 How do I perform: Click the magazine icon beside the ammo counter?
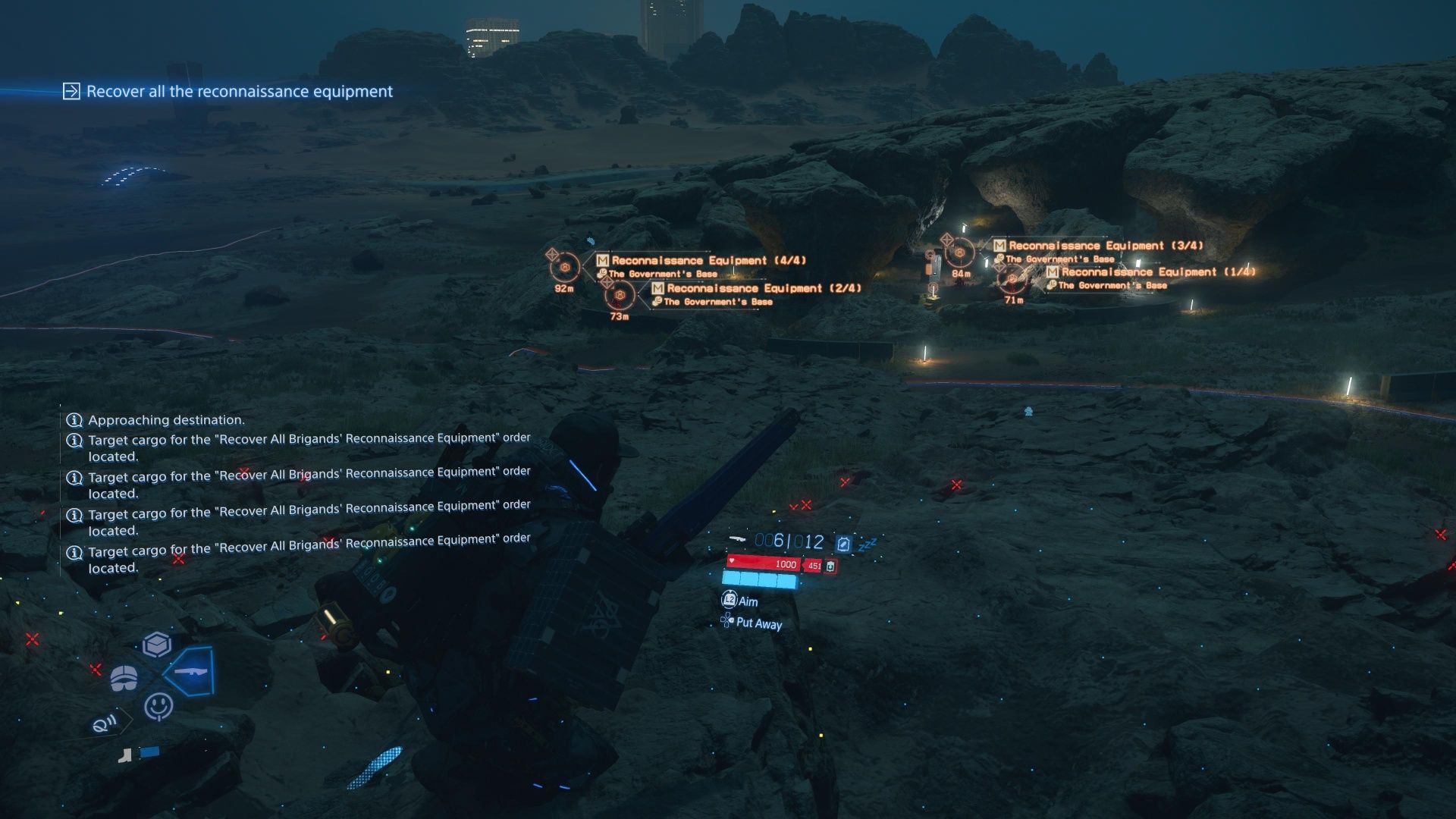(x=843, y=543)
